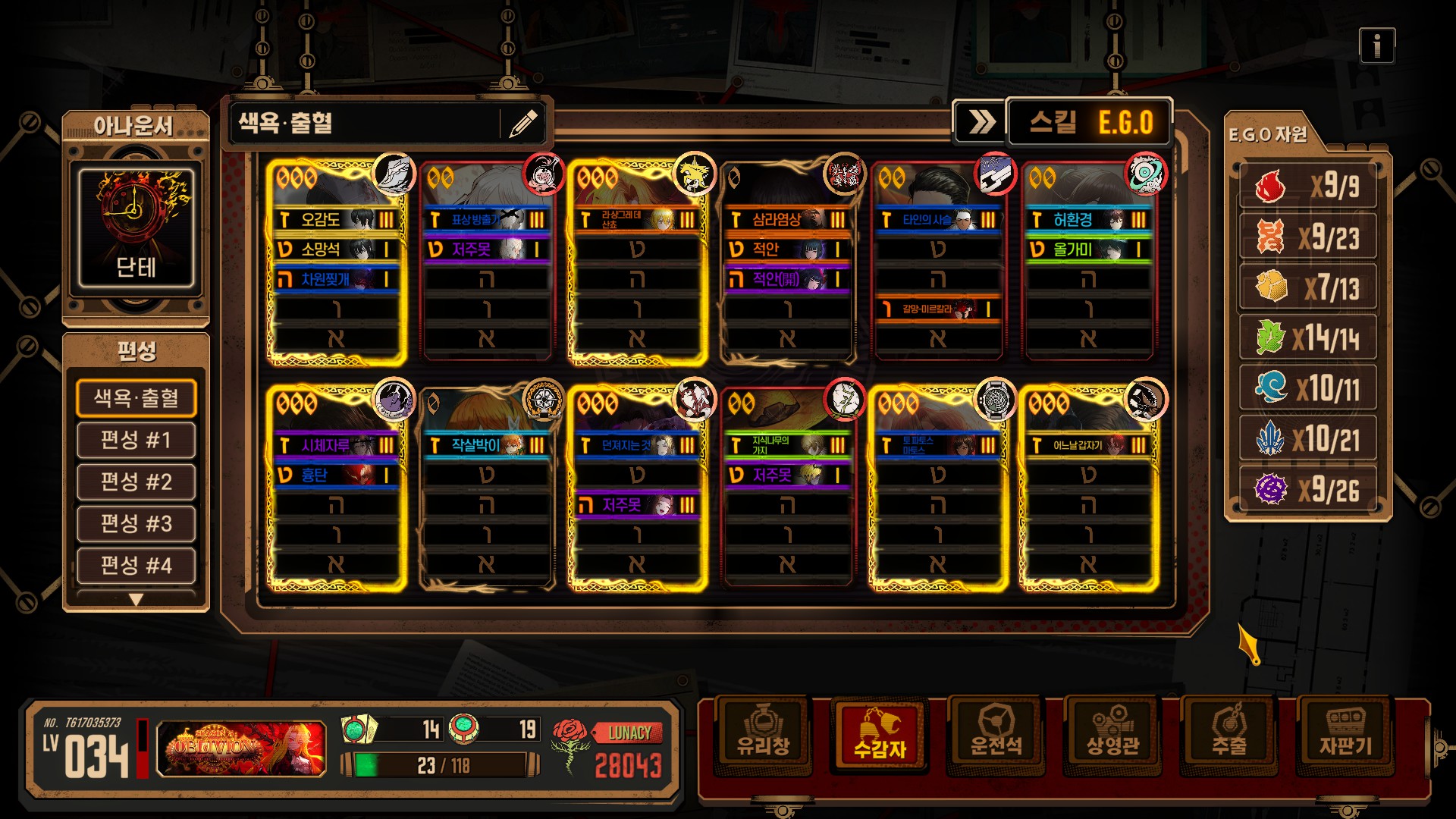Select the sinner card with 삼라염상
Image resolution: width=1456 pixels, height=819 pixels.
pyautogui.click(x=787, y=262)
